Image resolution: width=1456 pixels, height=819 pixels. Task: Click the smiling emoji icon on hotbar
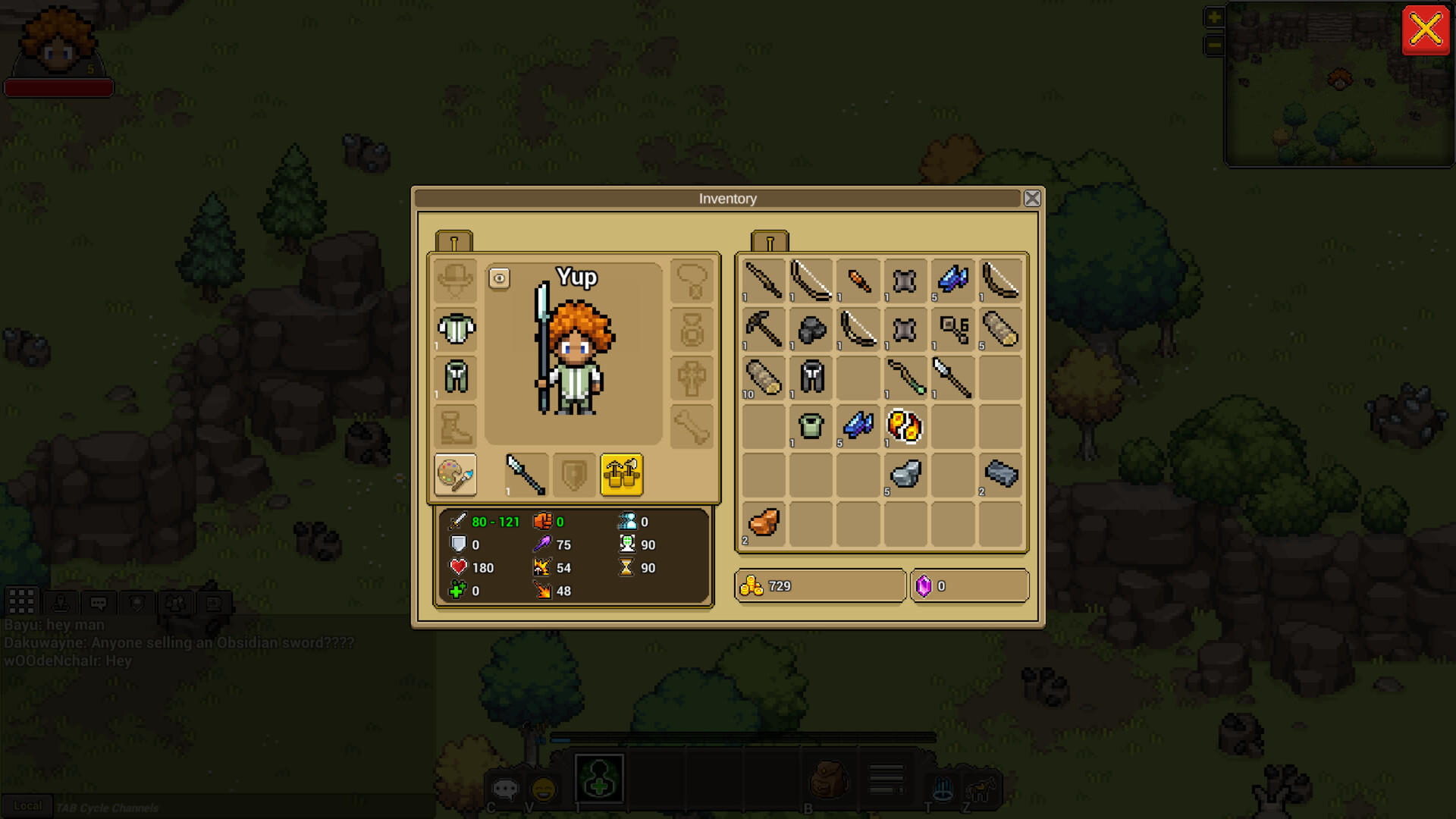543,790
